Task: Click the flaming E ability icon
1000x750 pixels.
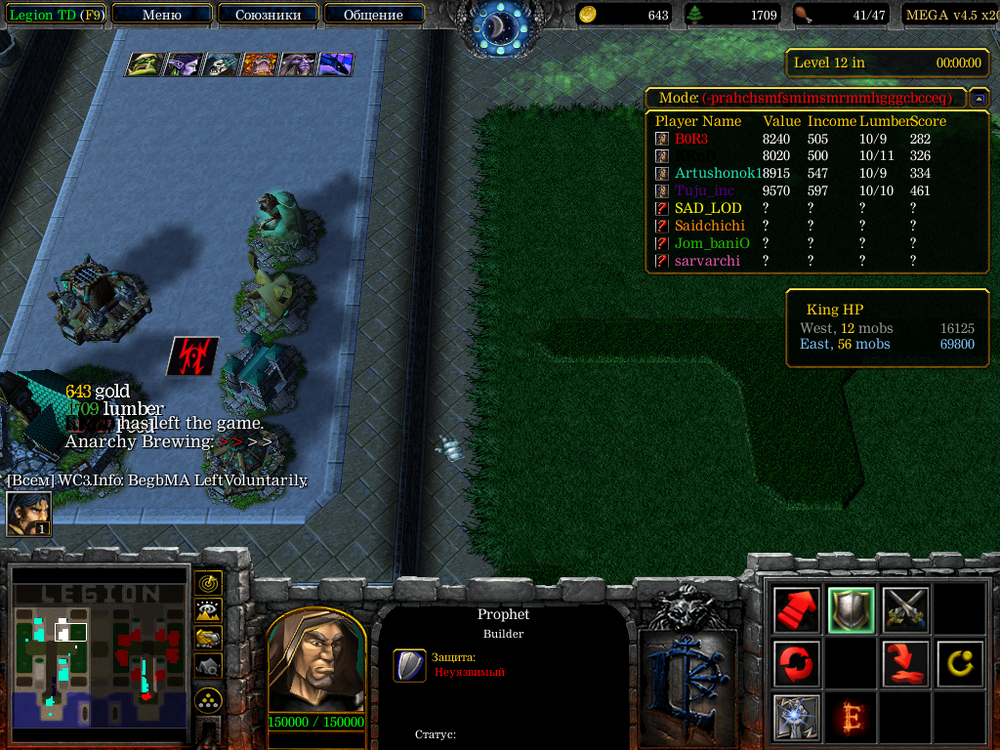Action: click(851, 717)
